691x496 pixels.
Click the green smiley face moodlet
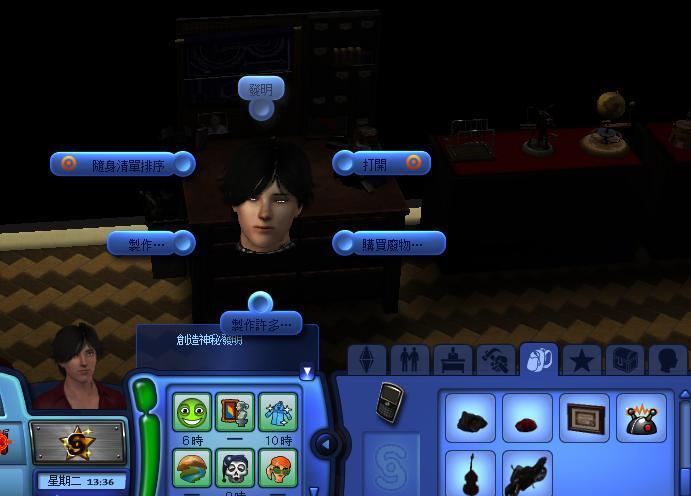point(190,412)
